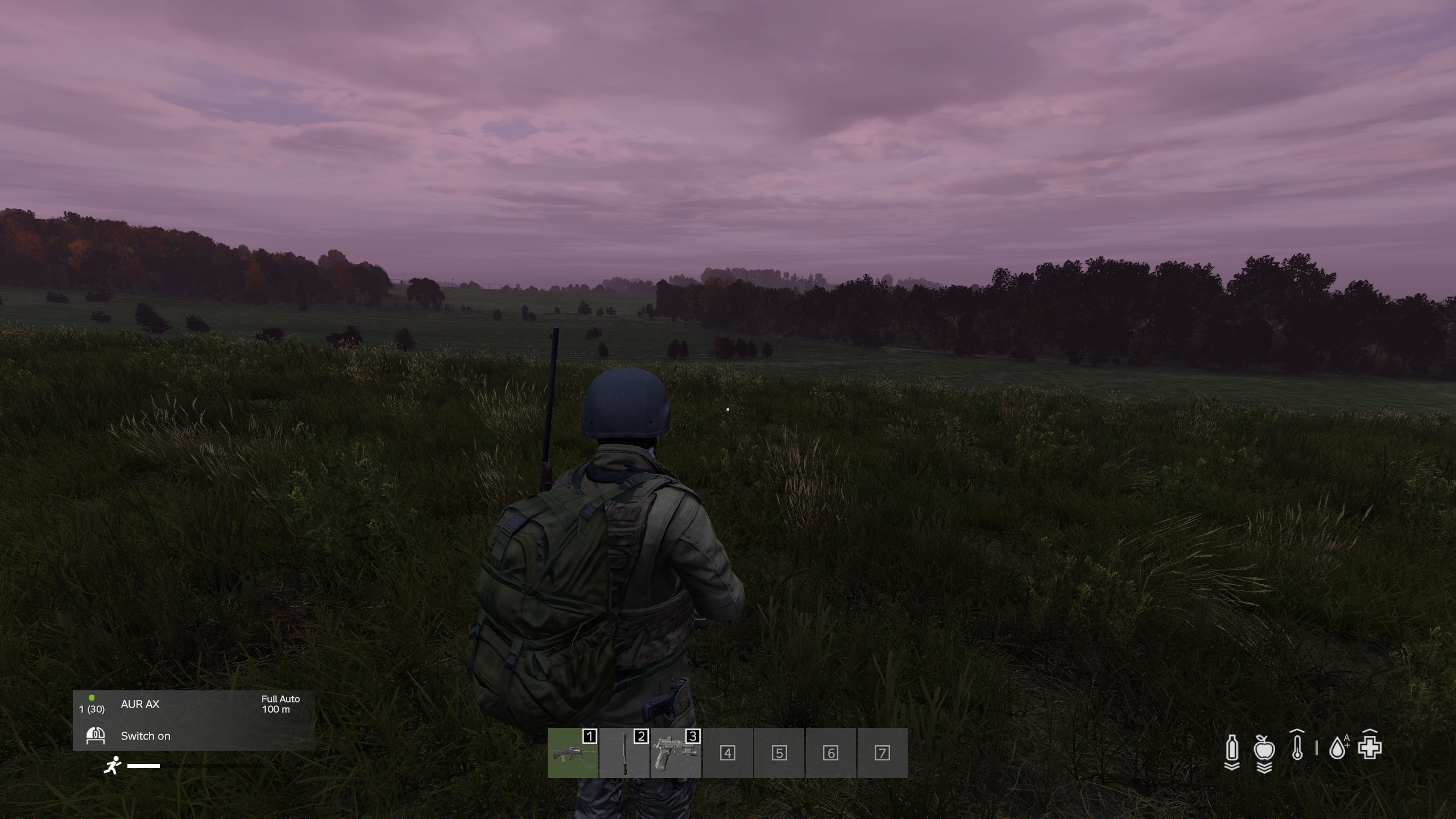Choose the pistol in hotbar slot 3

[676, 753]
